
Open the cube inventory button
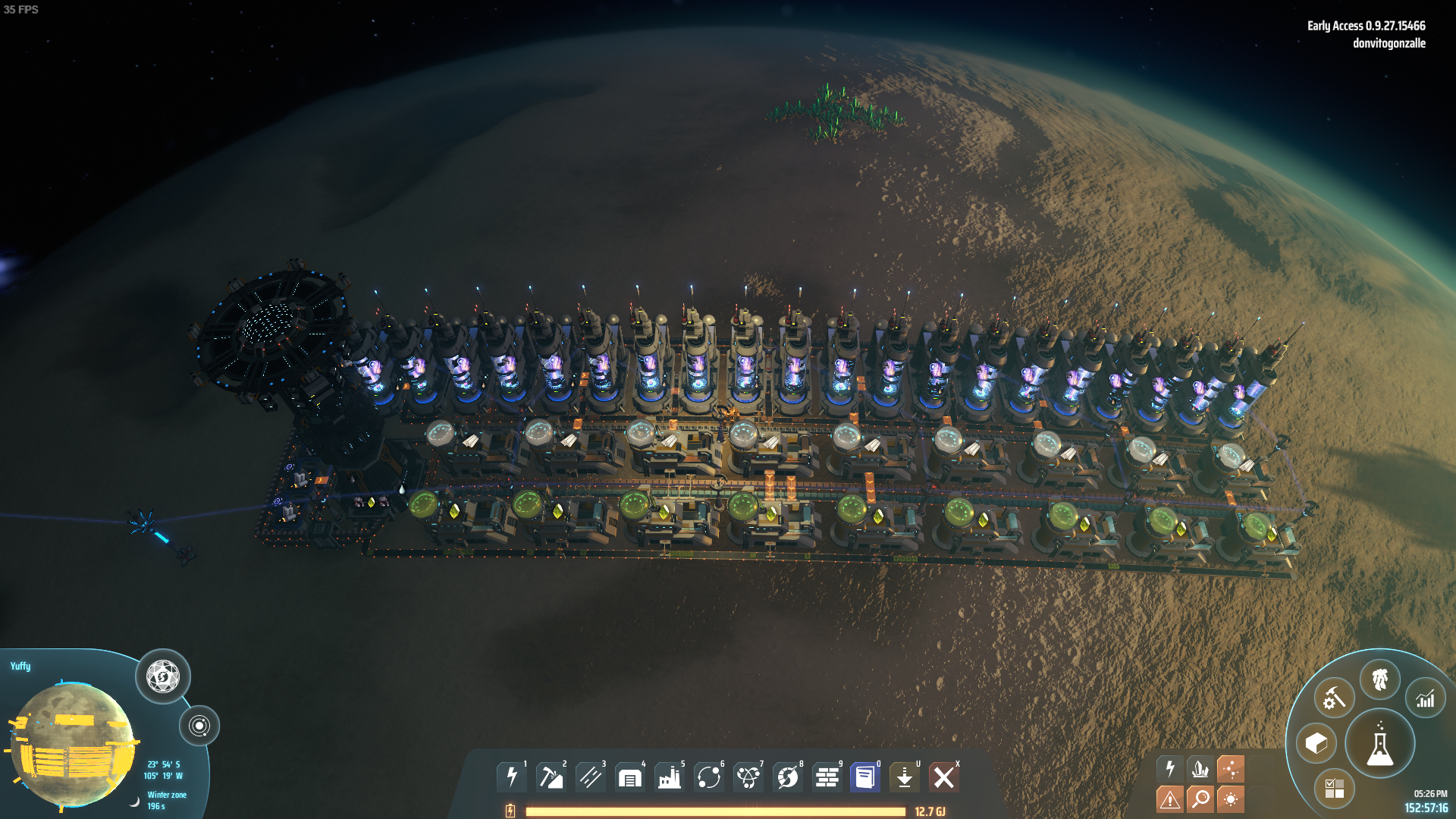pos(1316,744)
